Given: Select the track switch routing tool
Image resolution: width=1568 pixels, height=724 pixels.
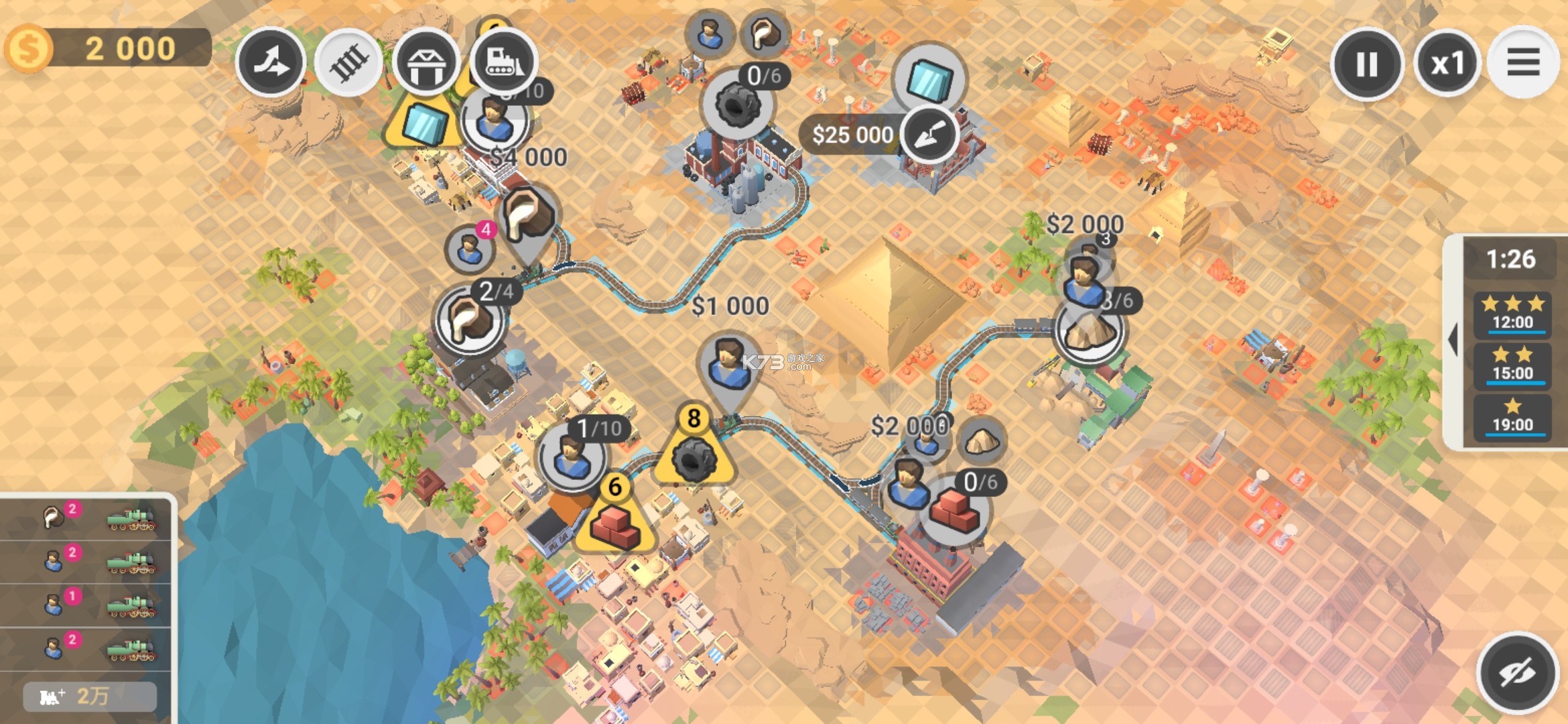Looking at the screenshot, I should pyautogui.click(x=271, y=62).
